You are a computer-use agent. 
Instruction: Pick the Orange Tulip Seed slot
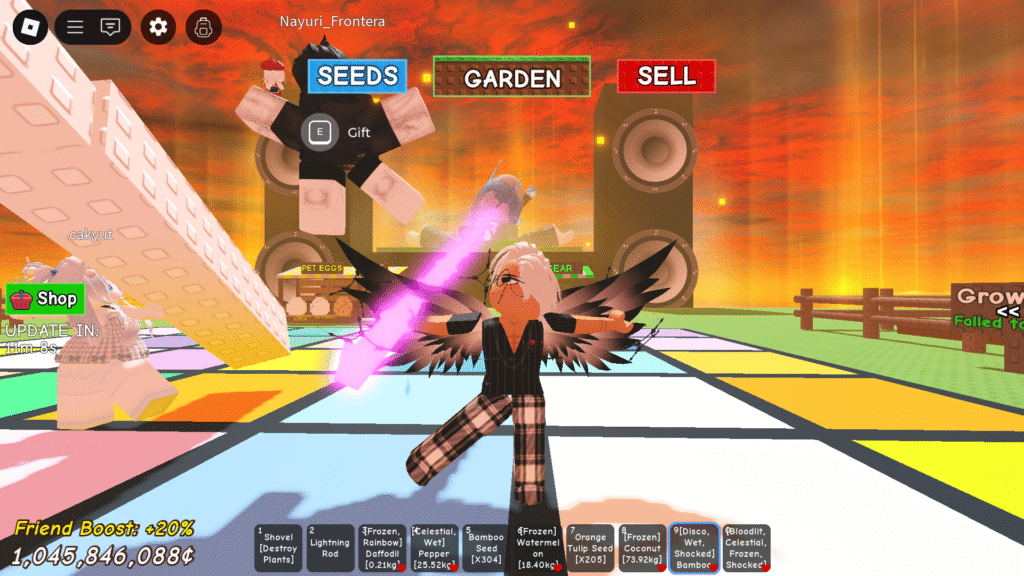pos(590,548)
